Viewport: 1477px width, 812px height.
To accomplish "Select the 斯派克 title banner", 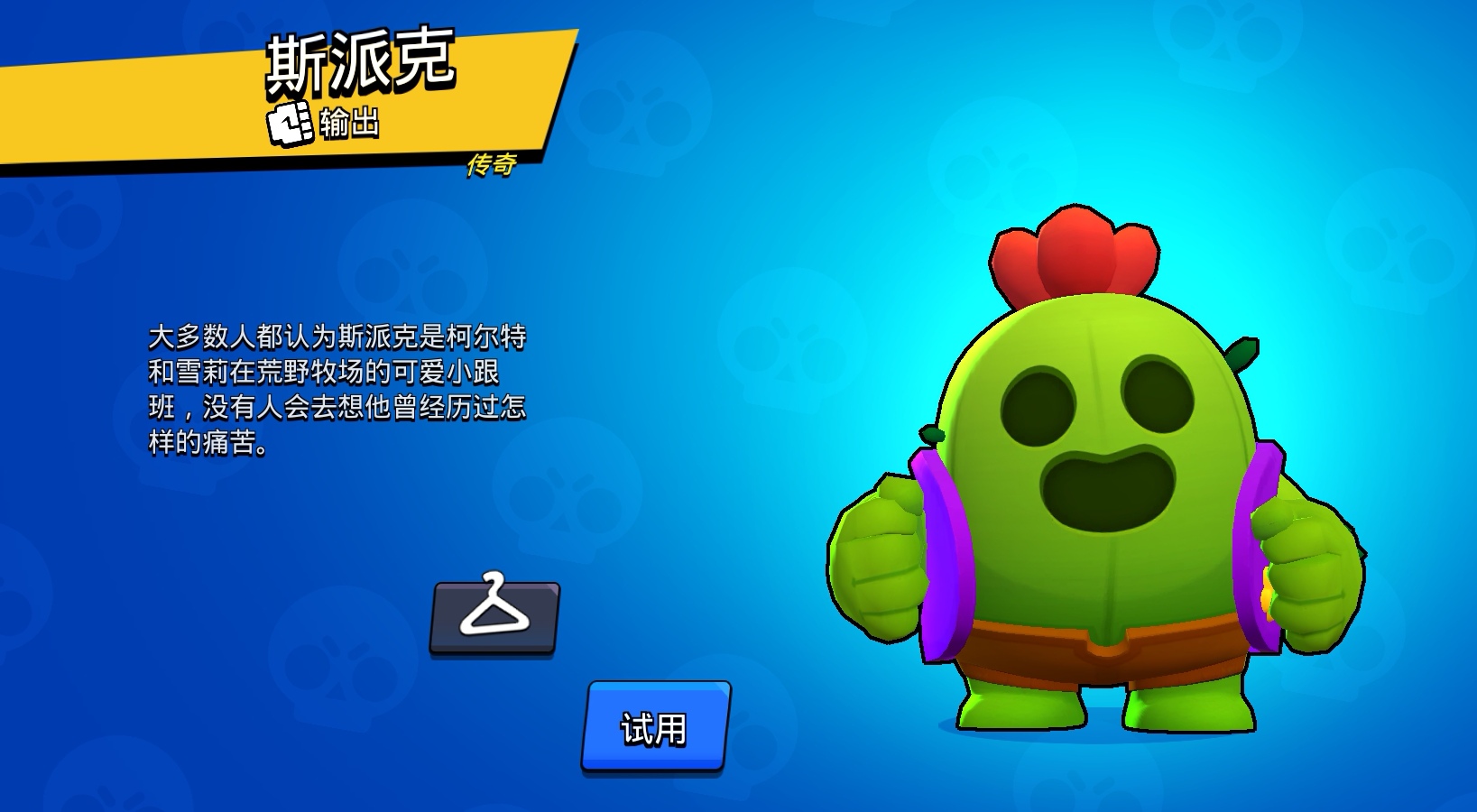I will (361, 63).
